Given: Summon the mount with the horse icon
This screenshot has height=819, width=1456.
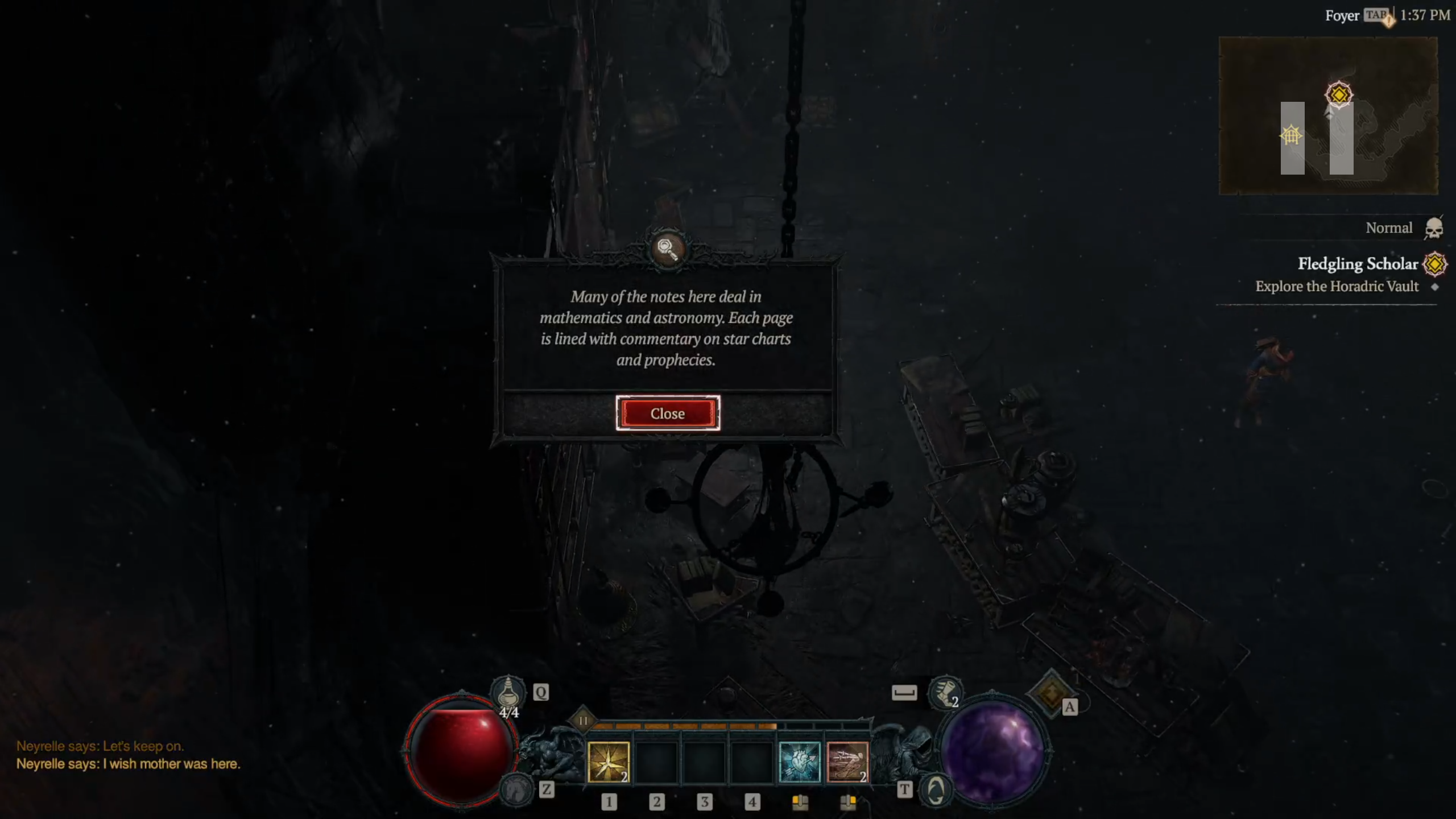Looking at the screenshot, I should [x=515, y=789].
